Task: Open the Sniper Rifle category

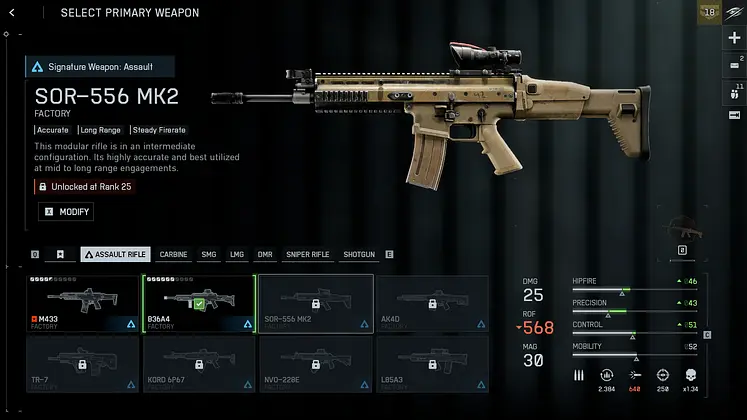Action: coord(307,255)
